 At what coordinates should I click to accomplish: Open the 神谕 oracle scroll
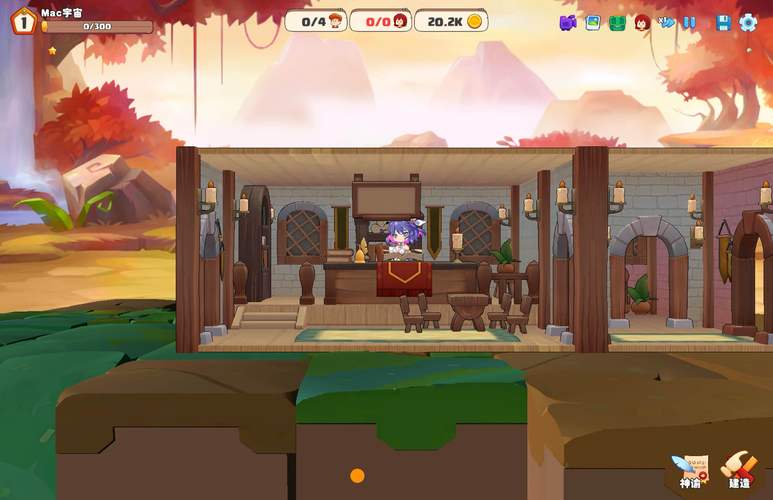(690, 468)
